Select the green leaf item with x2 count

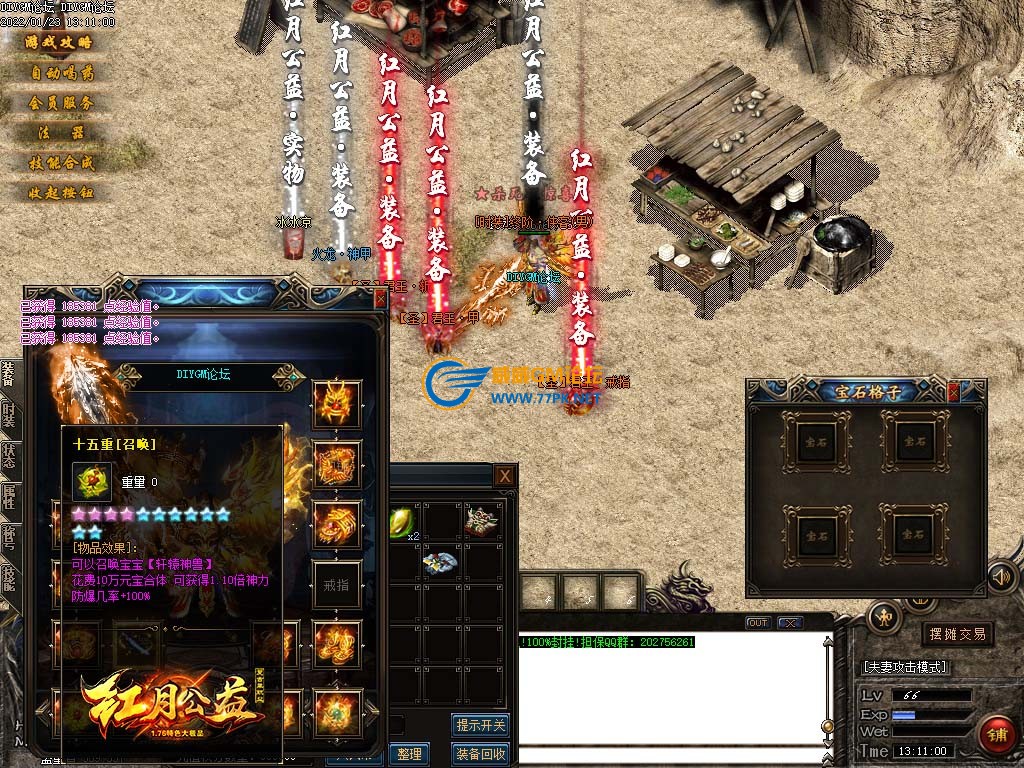[x=403, y=521]
